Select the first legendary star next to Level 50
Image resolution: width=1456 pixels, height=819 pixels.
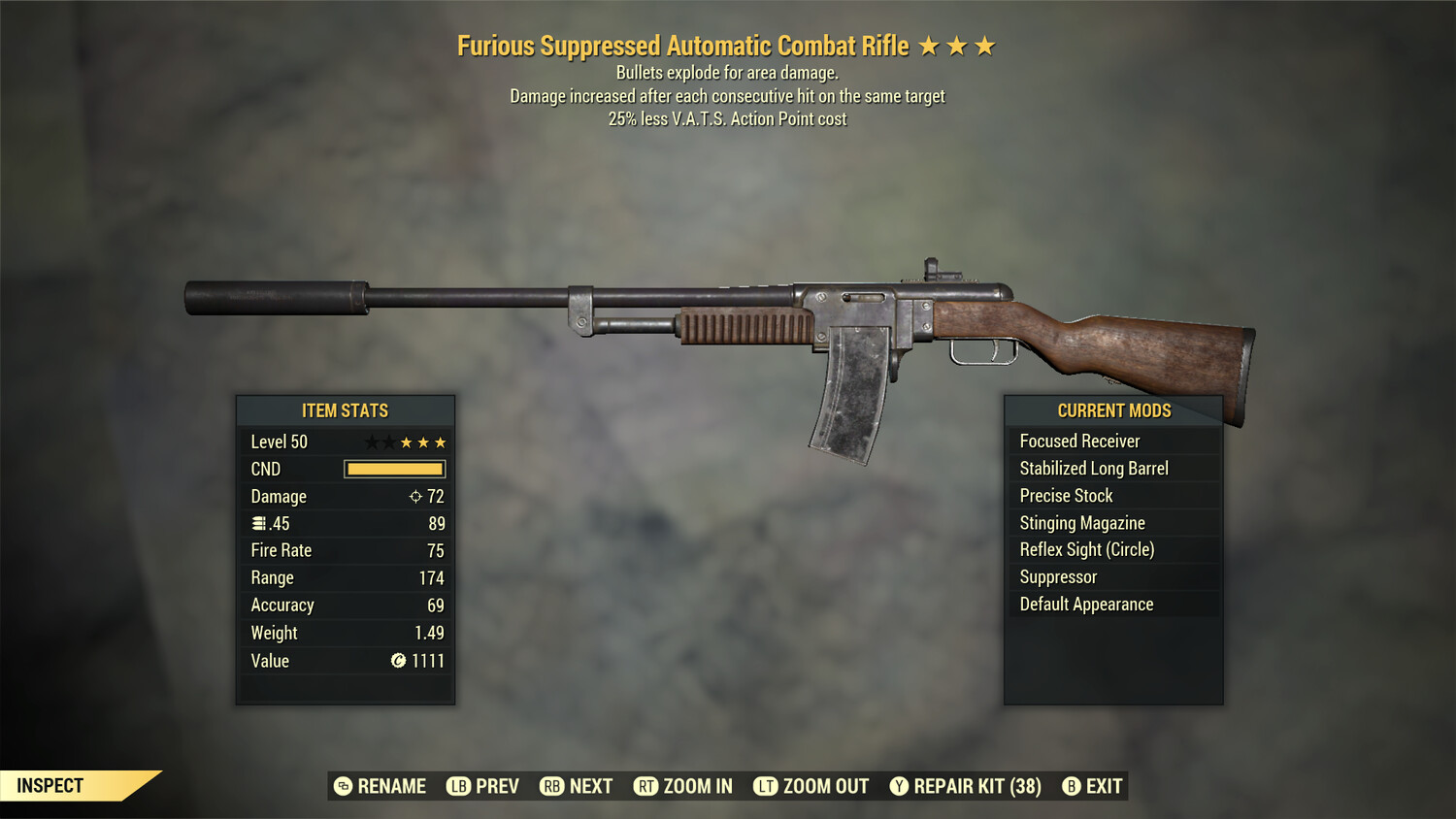pos(372,442)
